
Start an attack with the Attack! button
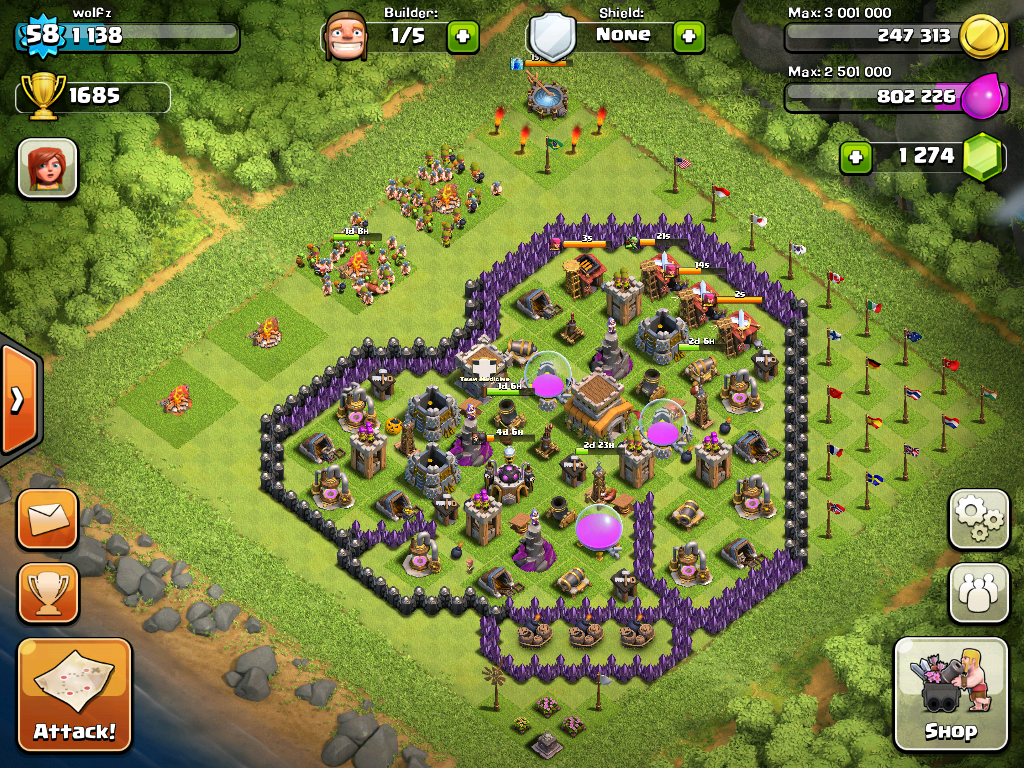[74, 694]
